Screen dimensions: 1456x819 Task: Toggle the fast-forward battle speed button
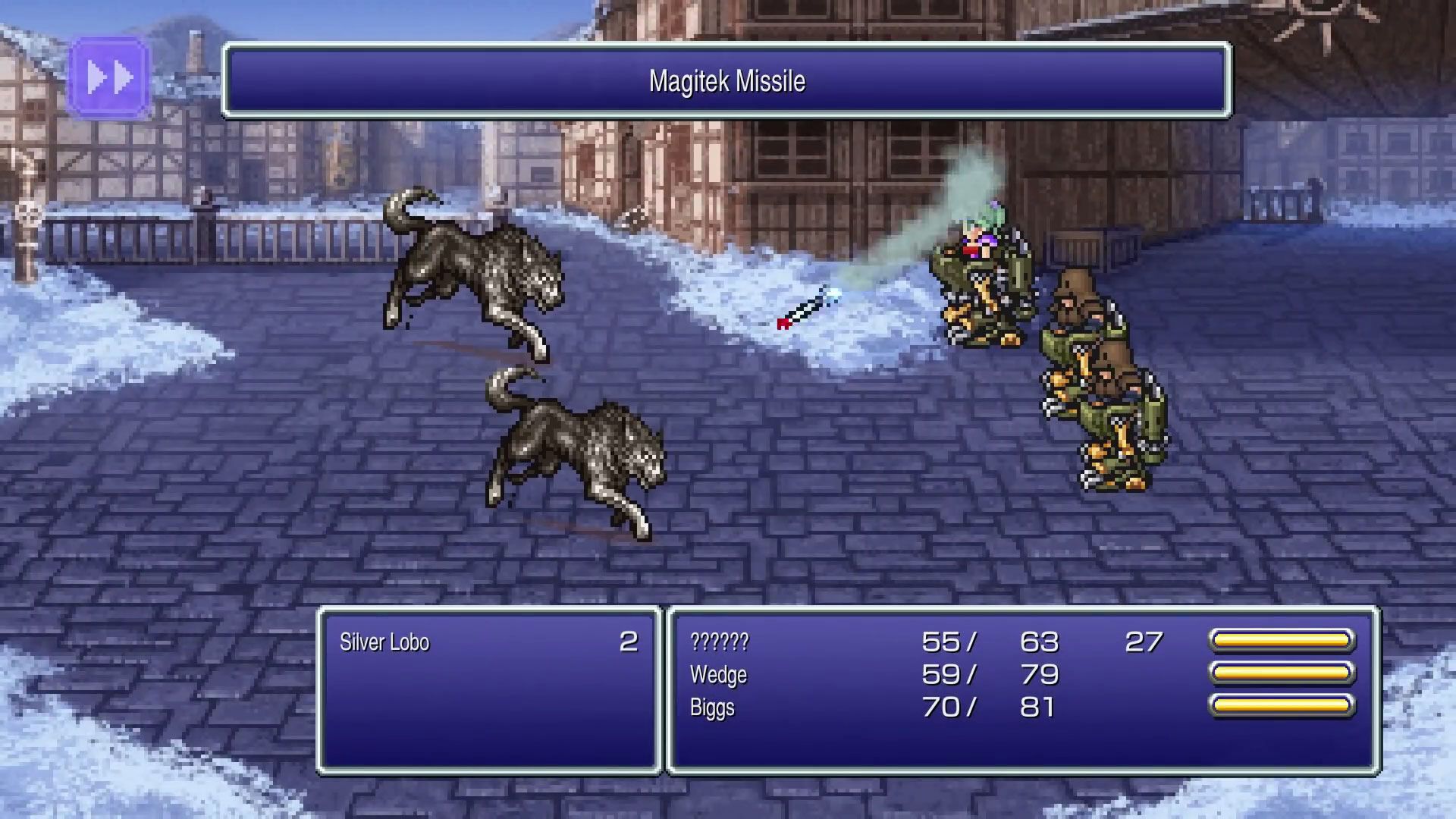pyautogui.click(x=109, y=77)
